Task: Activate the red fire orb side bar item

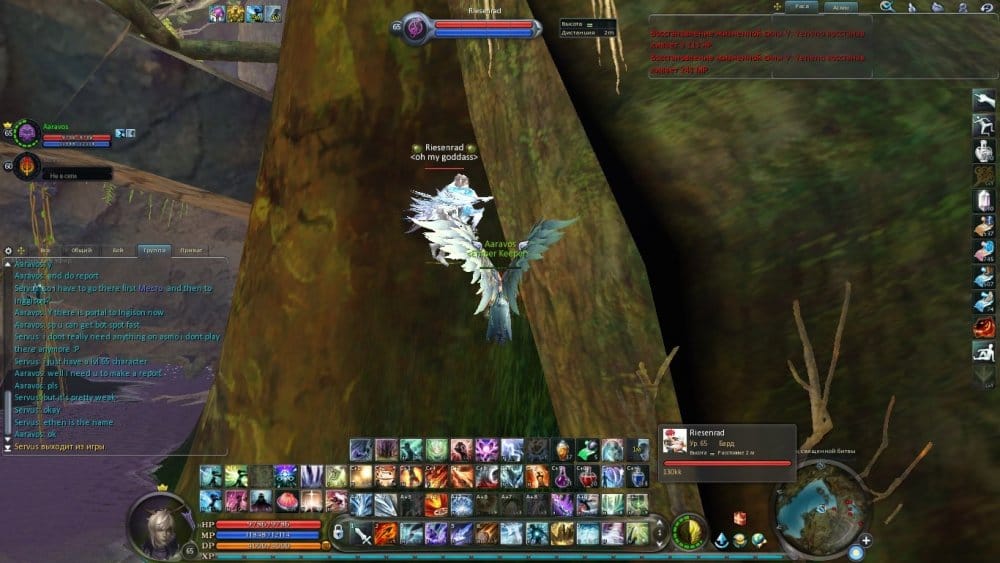Action: (x=984, y=327)
